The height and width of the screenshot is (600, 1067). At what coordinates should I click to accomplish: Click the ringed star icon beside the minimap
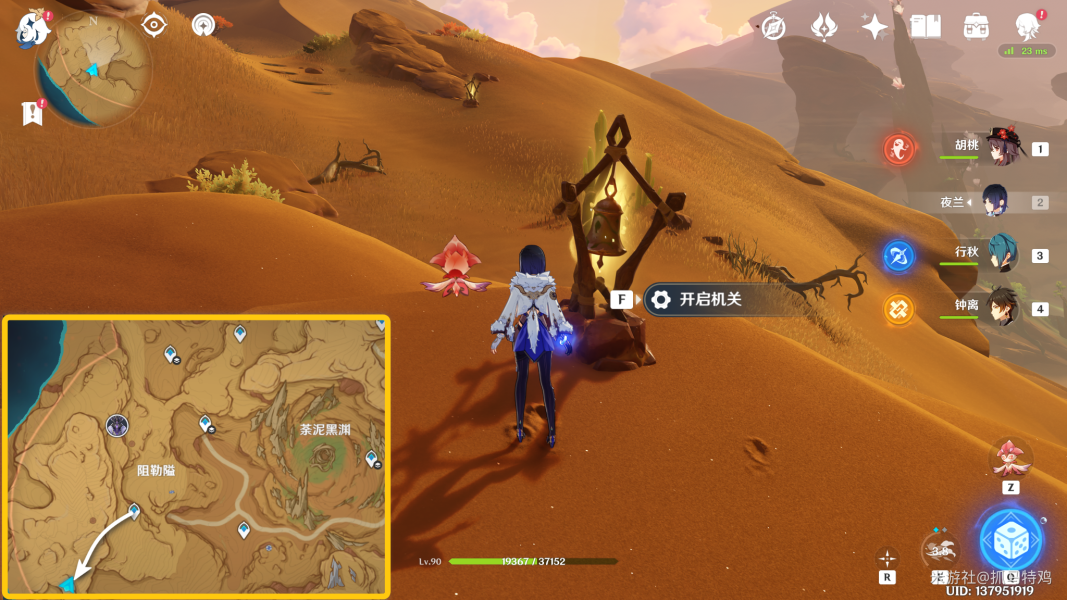click(204, 25)
